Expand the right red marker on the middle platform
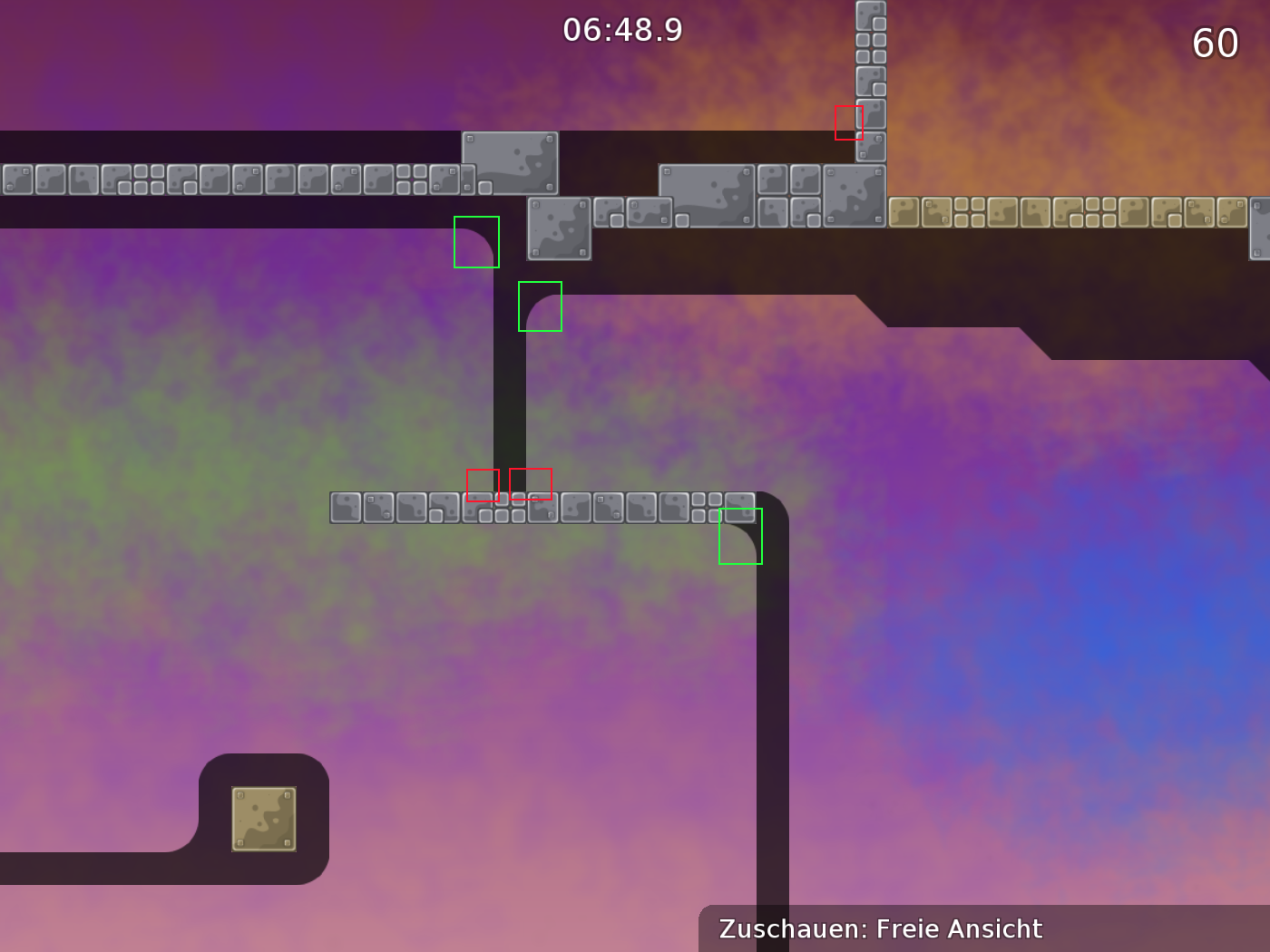The image size is (1270, 952). [x=531, y=484]
